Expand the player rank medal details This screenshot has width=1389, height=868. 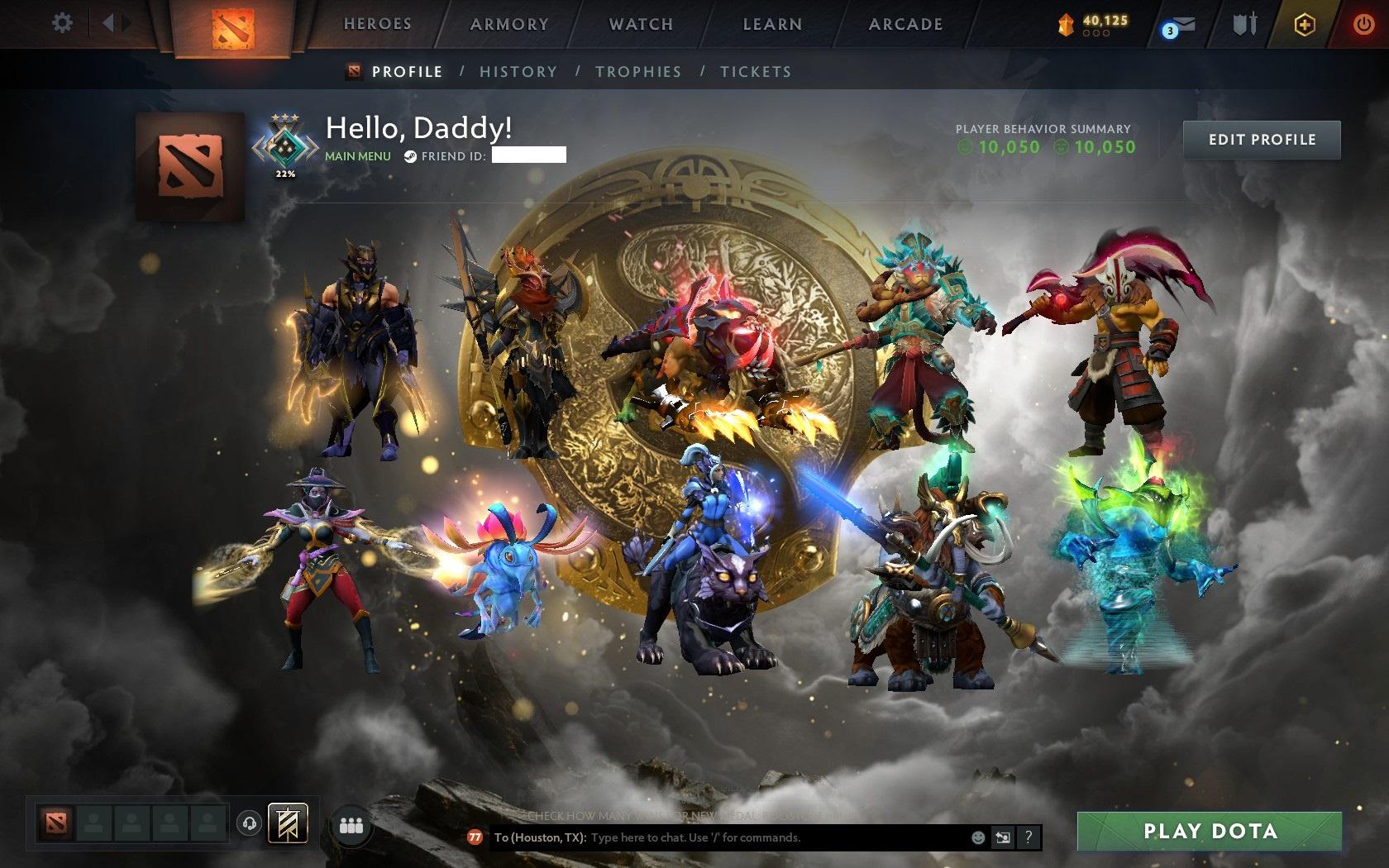(286, 149)
